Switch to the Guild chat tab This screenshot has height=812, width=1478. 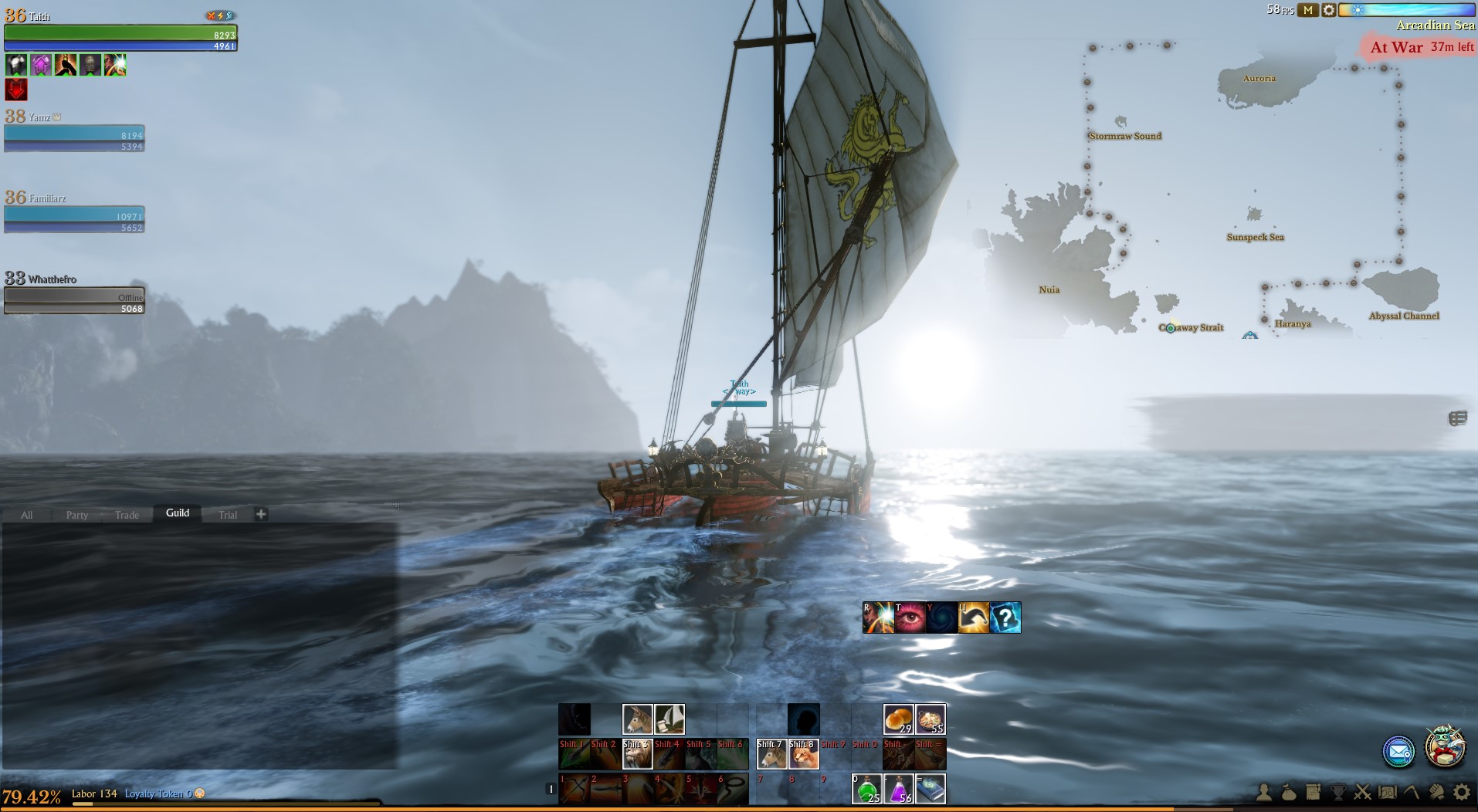(177, 513)
